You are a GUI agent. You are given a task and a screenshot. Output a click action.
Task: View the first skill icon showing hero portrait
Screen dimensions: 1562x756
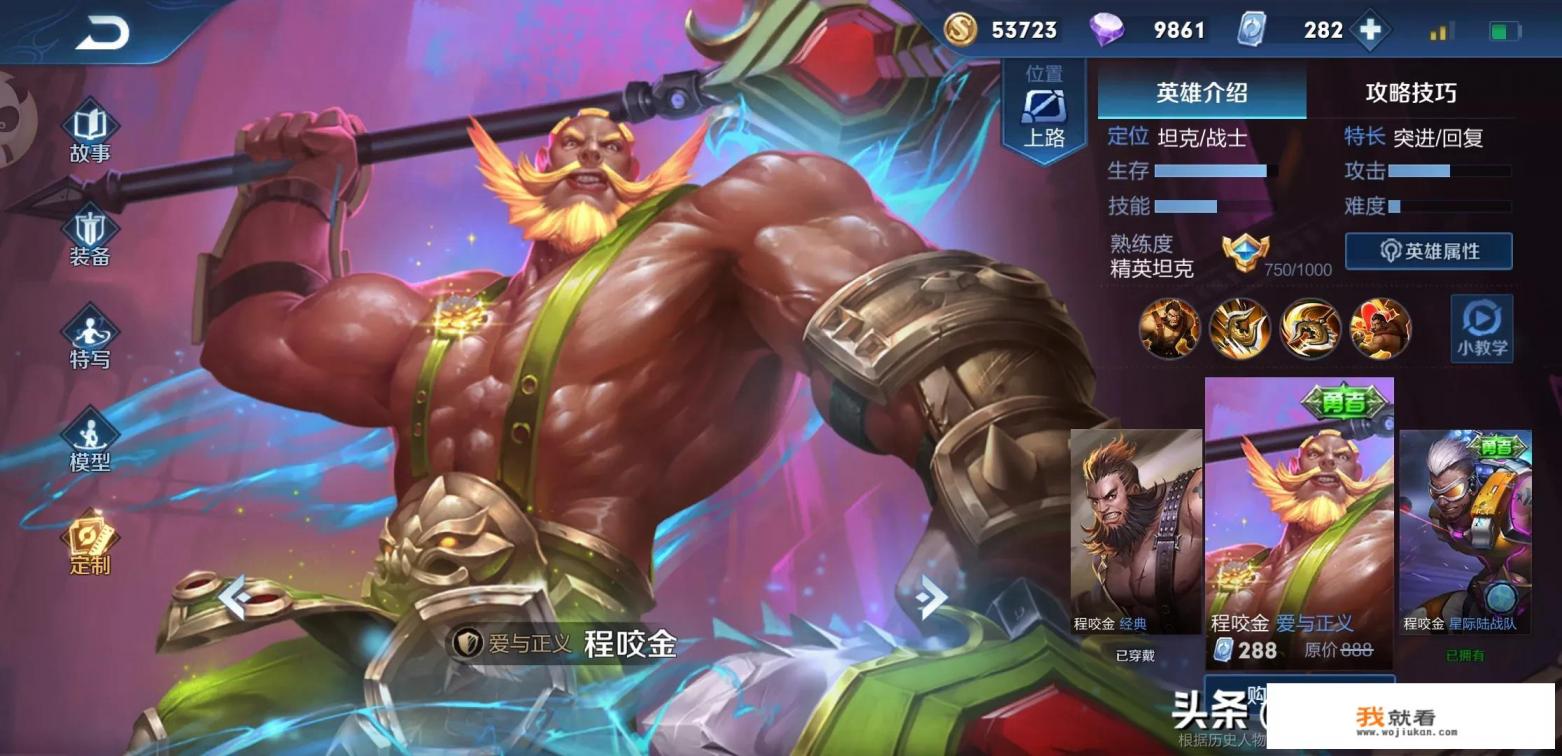point(1169,328)
